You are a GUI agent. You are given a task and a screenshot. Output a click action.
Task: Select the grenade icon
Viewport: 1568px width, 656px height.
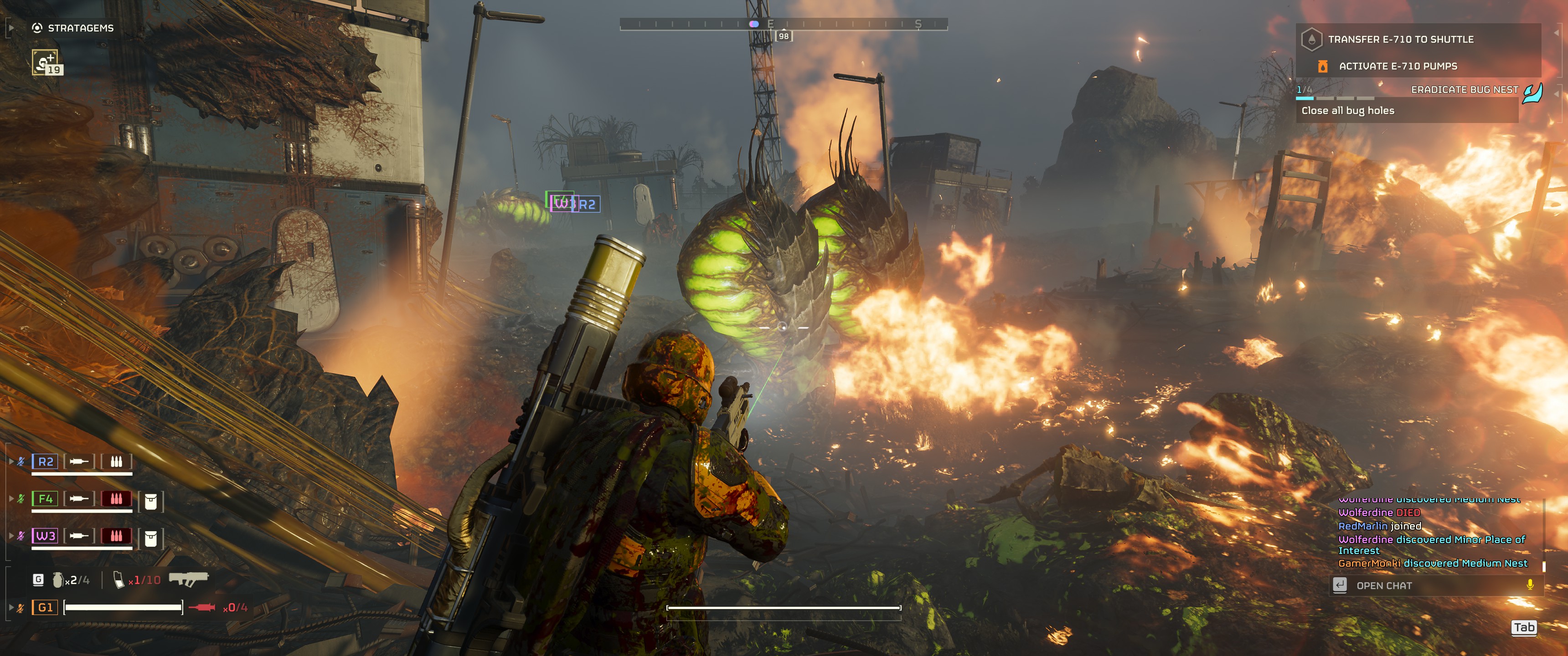58,580
